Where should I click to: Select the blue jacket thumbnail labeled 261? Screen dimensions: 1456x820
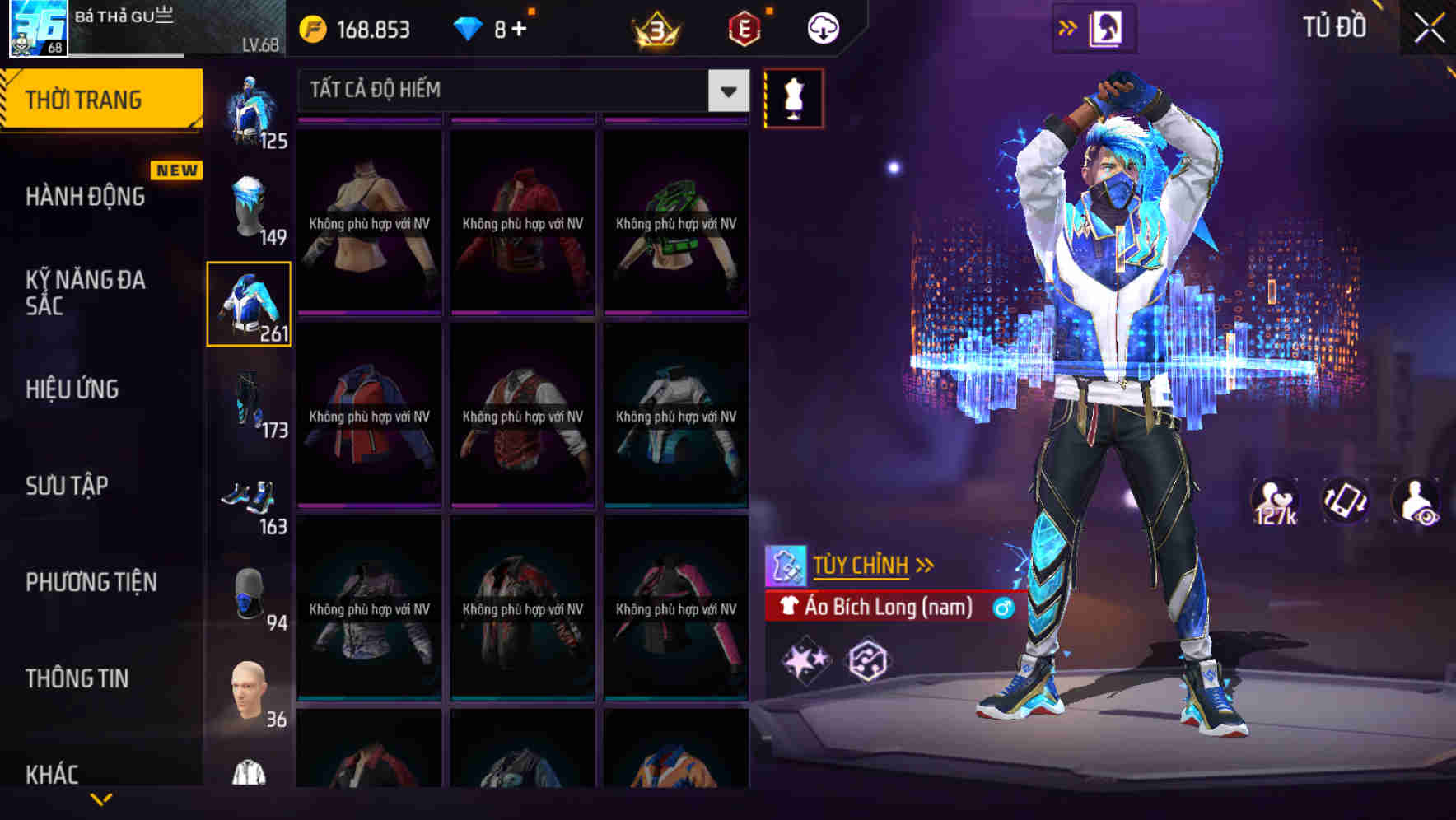point(249,305)
